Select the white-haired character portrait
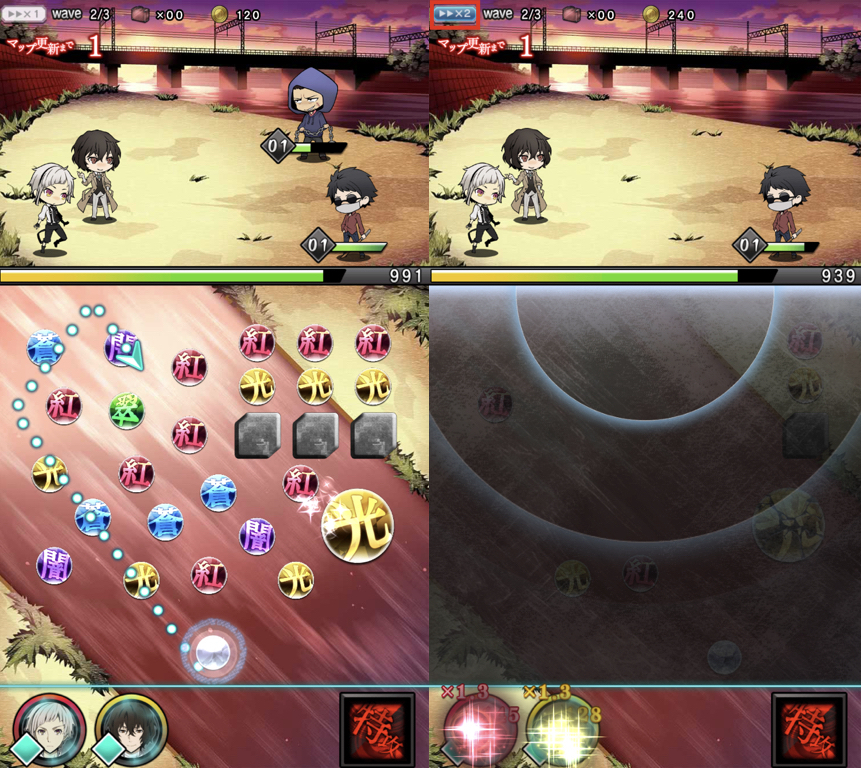Image resolution: width=863 pixels, height=768 pixels. click(49, 727)
